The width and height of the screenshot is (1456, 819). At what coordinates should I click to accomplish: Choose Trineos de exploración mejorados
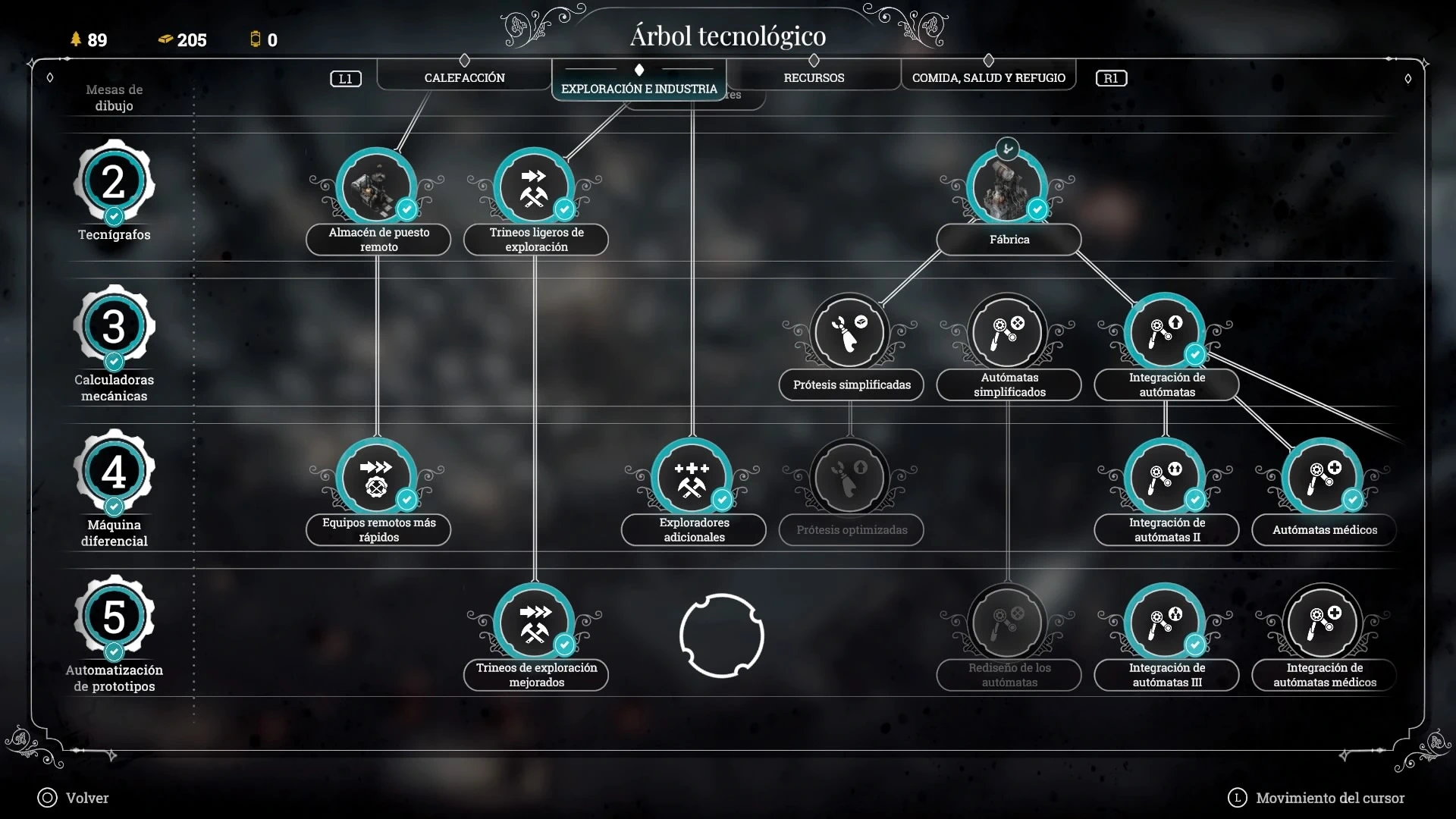[534, 623]
